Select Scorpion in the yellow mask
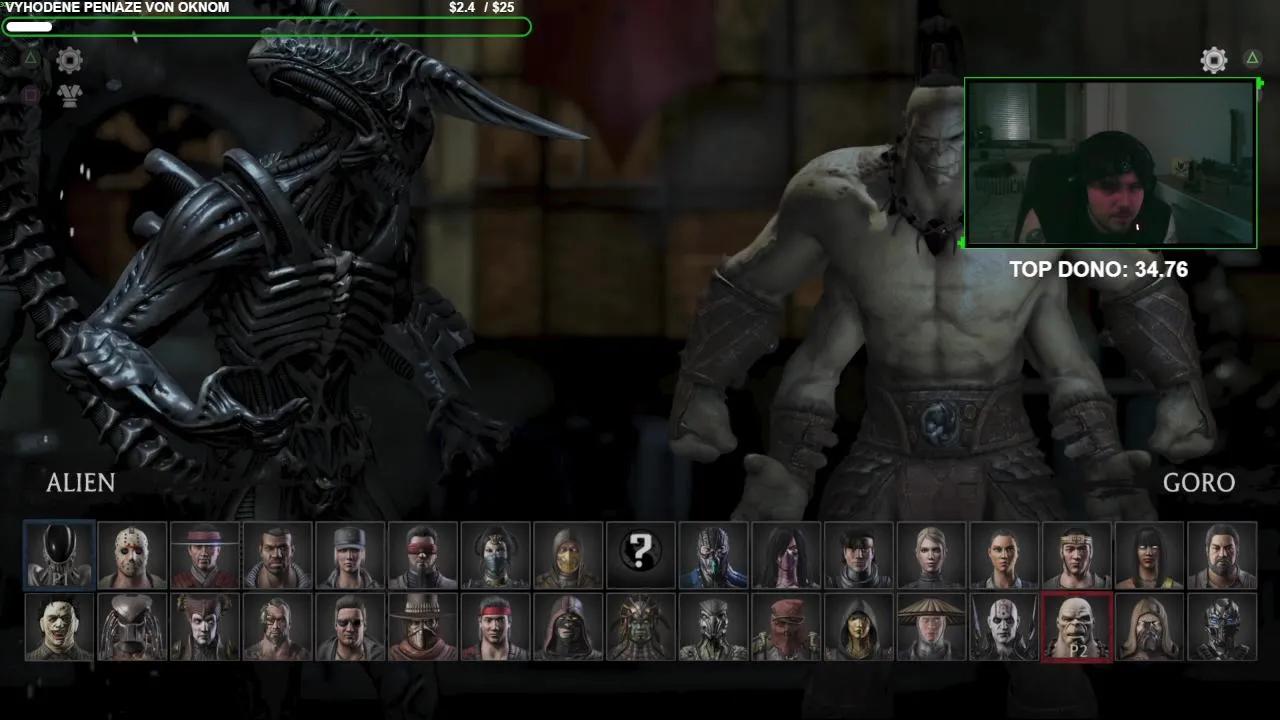 568,554
